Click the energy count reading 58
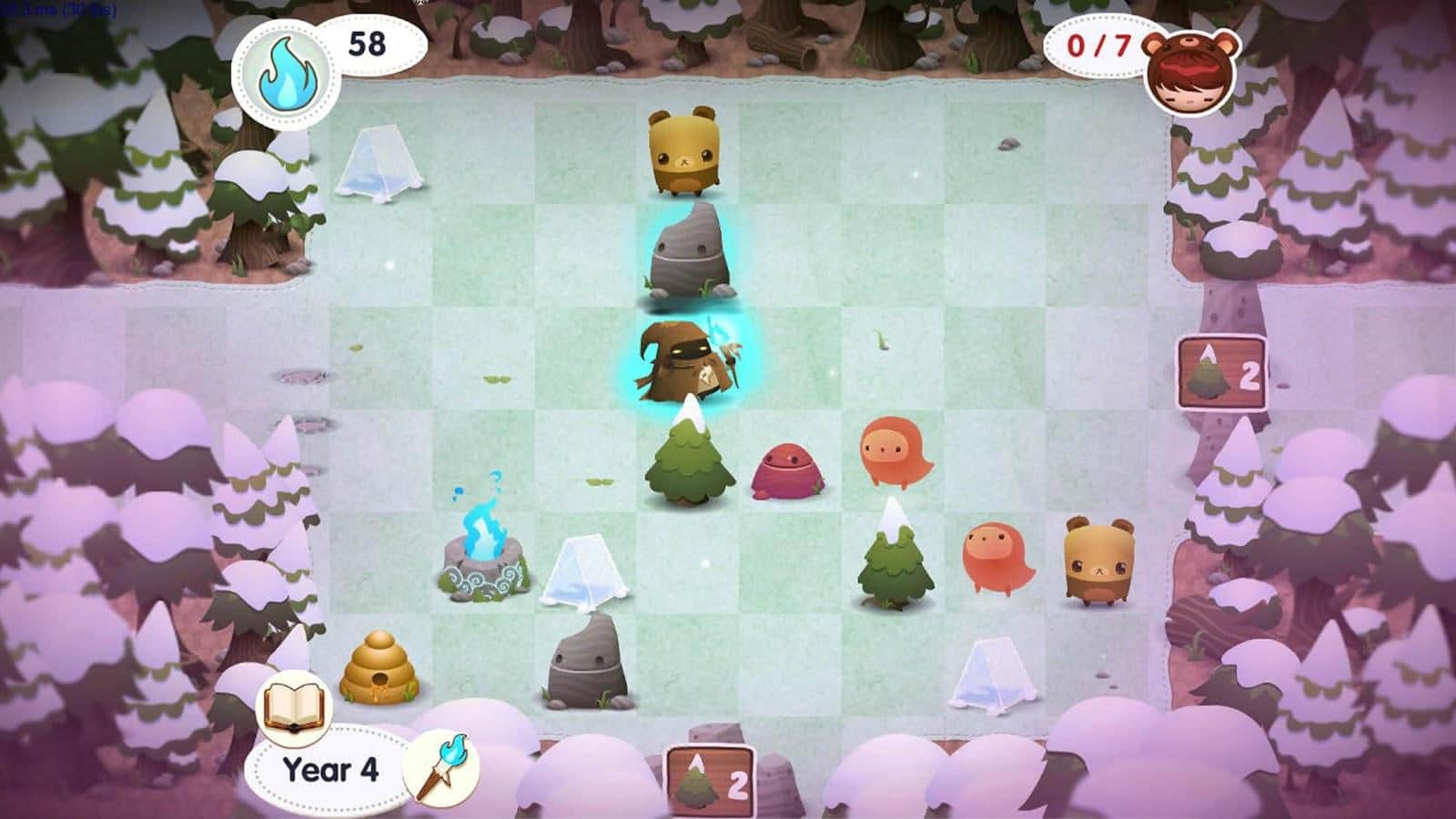This screenshot has height=819, width=1456. click(x=368, y=43)
